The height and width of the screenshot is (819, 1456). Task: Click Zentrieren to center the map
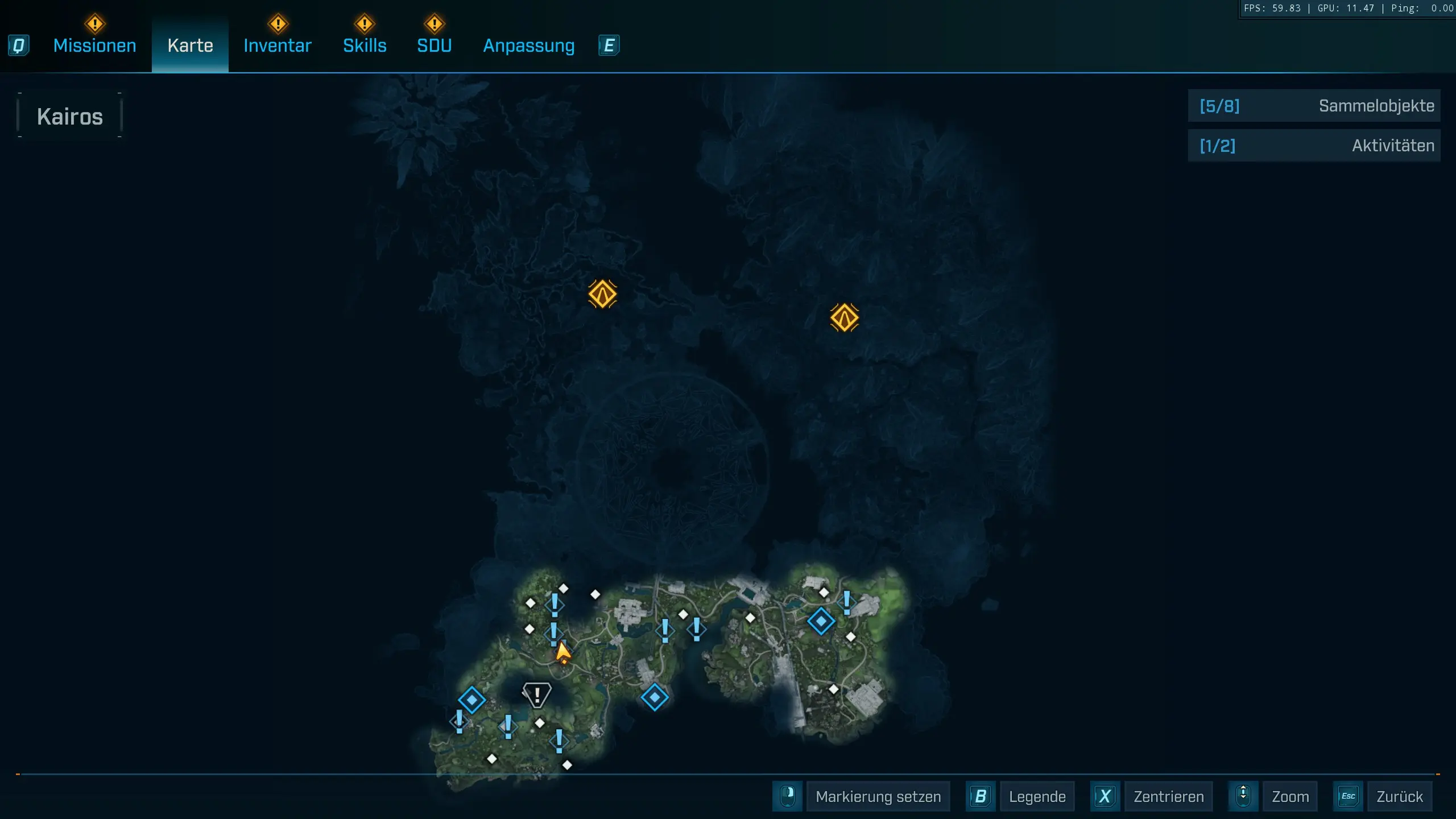tap(1168, 796)
